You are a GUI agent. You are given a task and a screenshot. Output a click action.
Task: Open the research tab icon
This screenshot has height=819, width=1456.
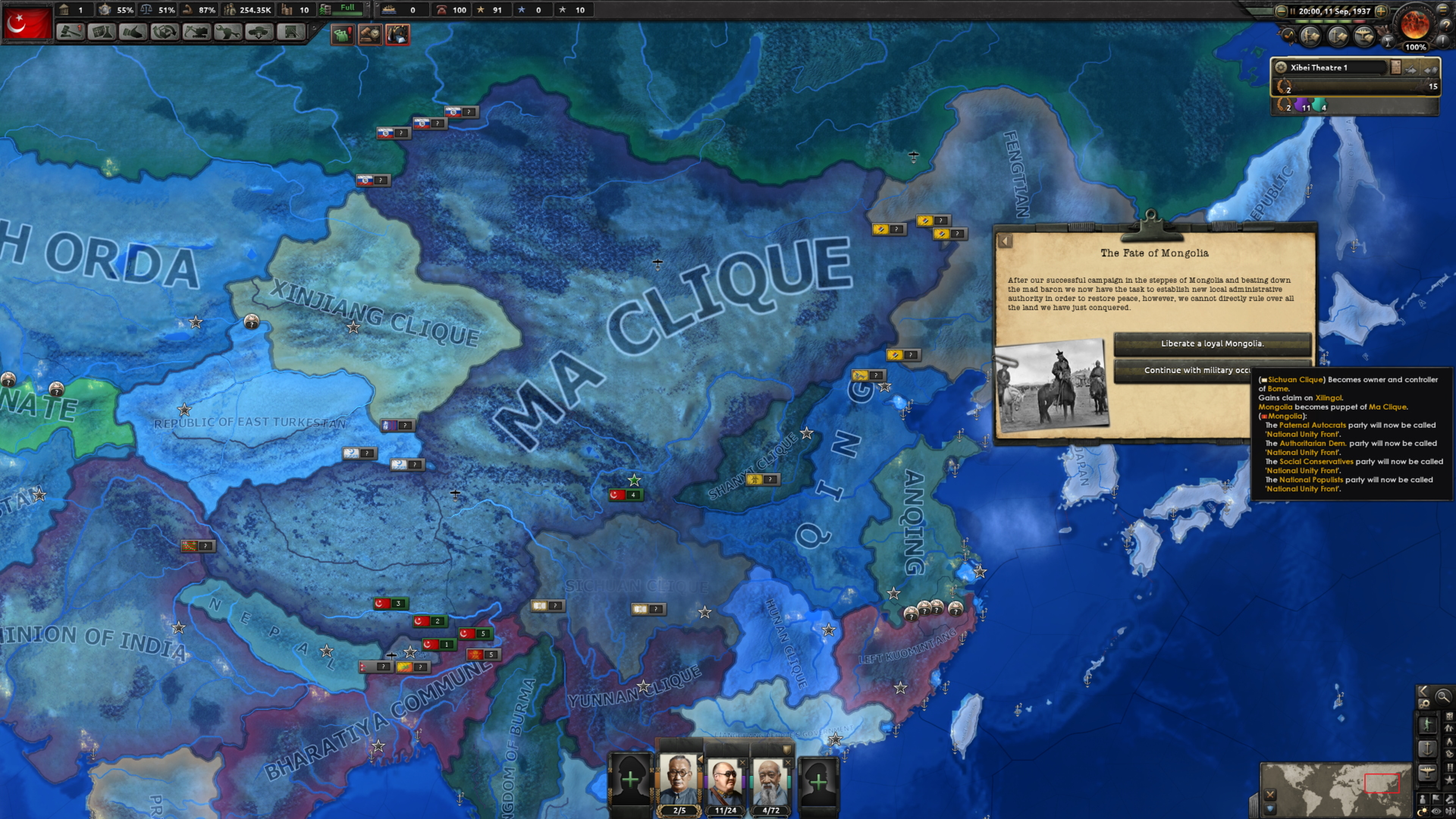(x=103, y=32)
